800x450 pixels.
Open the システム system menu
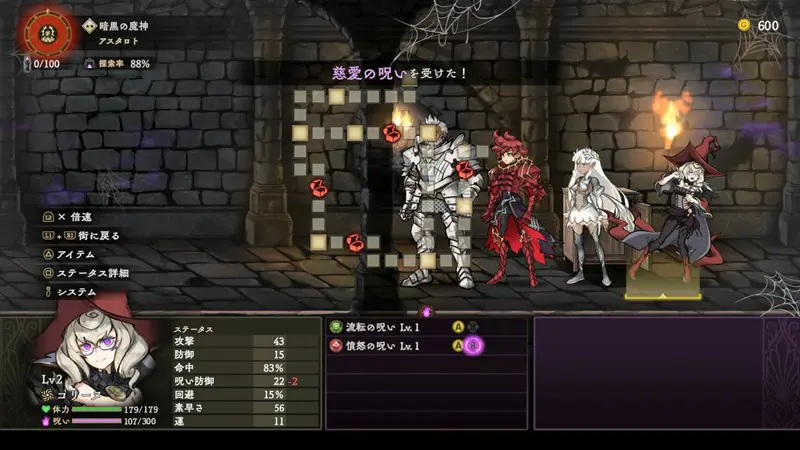[76, 292]
